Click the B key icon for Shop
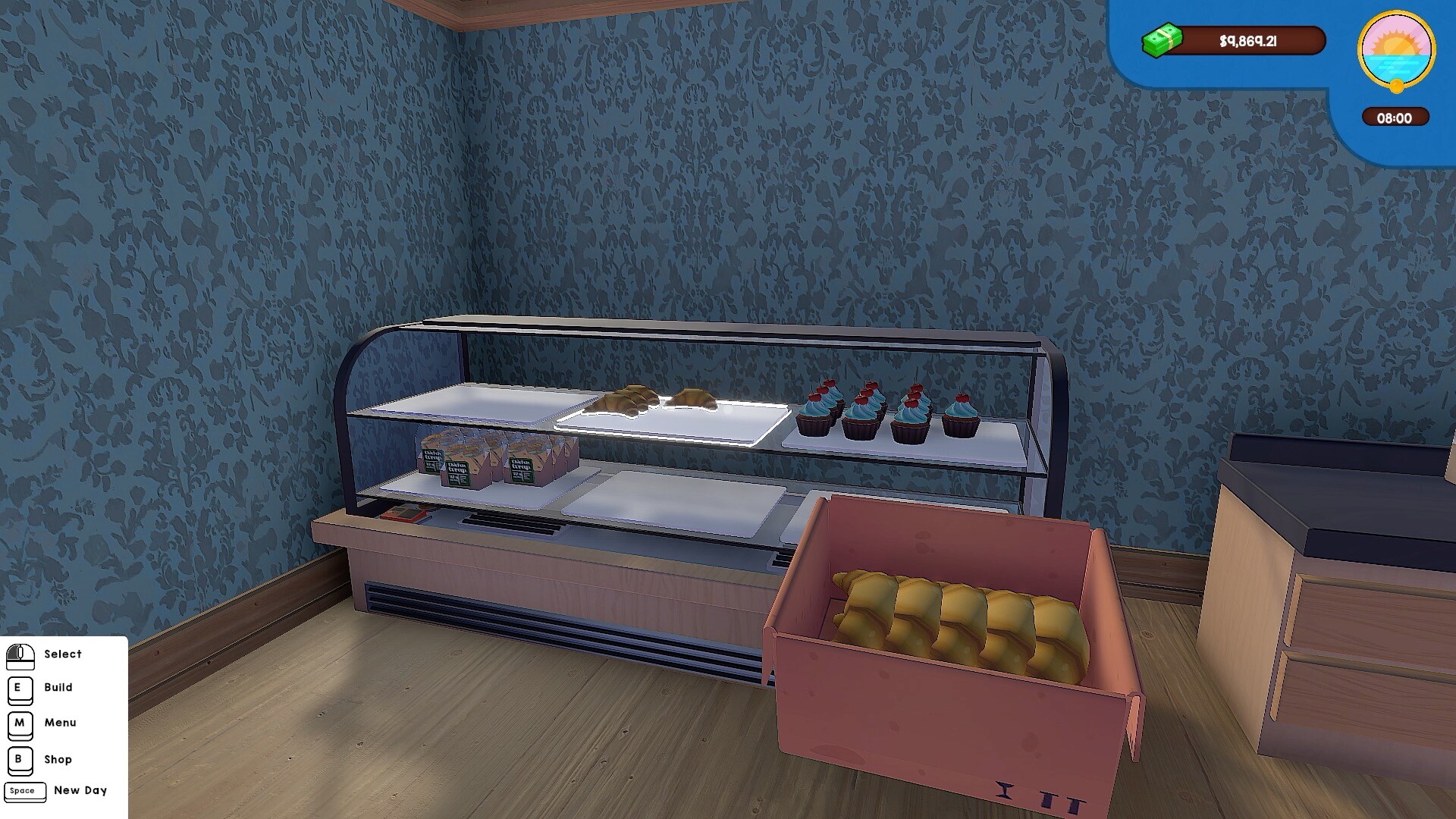Image resolution: width=1456 pixels, height=819 pixels. point(20,760)
